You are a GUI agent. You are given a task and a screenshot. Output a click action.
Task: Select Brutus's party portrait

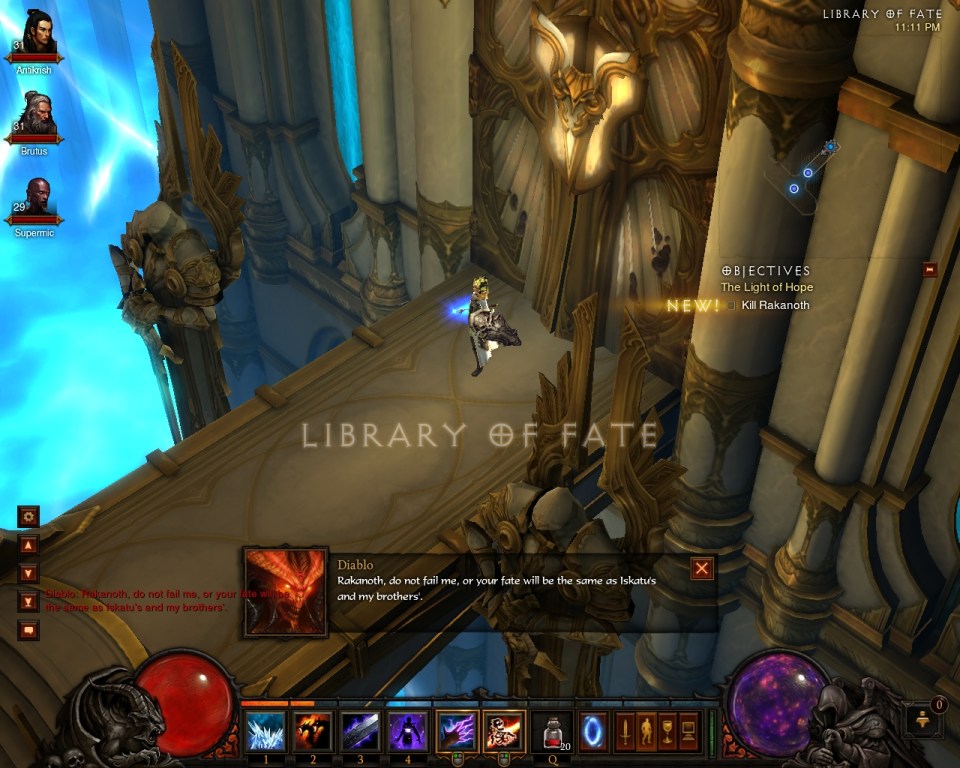tap(39, 117)
